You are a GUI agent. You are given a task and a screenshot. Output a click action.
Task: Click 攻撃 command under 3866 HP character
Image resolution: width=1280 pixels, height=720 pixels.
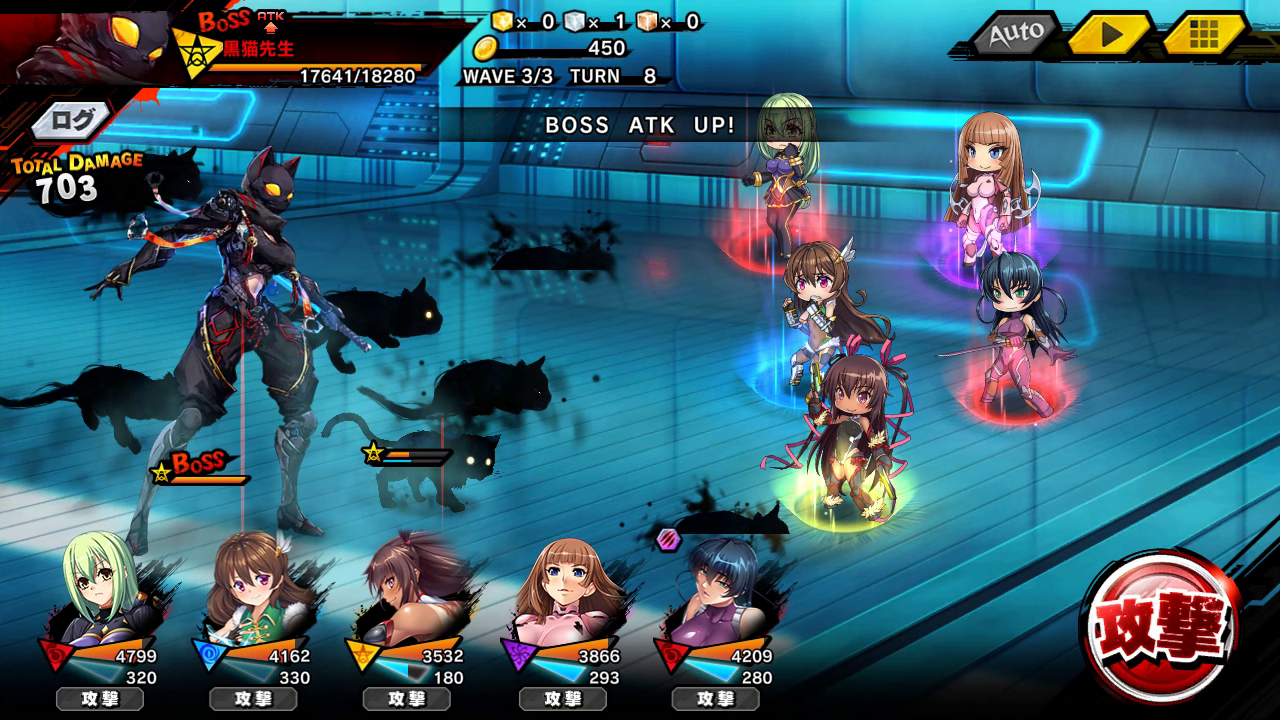563,698
